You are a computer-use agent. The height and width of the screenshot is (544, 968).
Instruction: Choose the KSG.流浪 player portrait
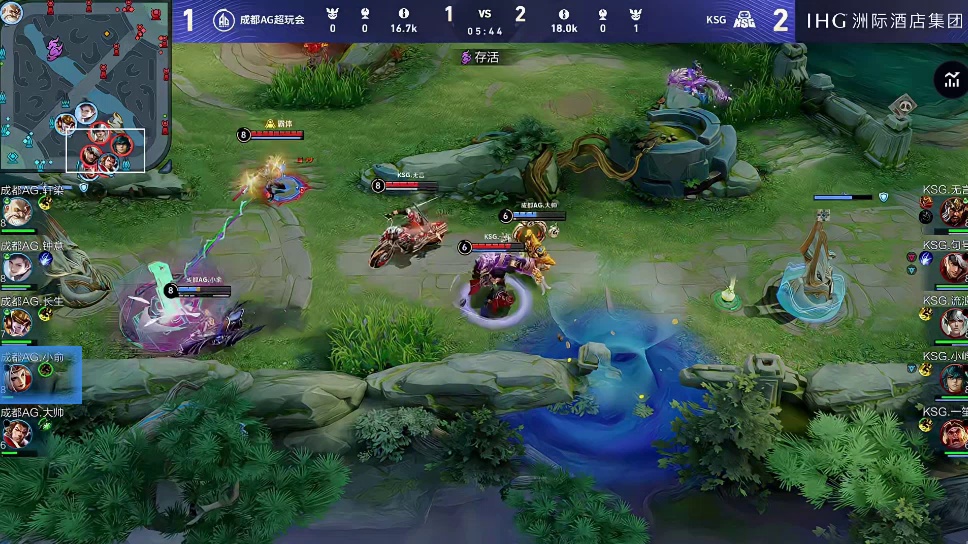pos(951,322)
